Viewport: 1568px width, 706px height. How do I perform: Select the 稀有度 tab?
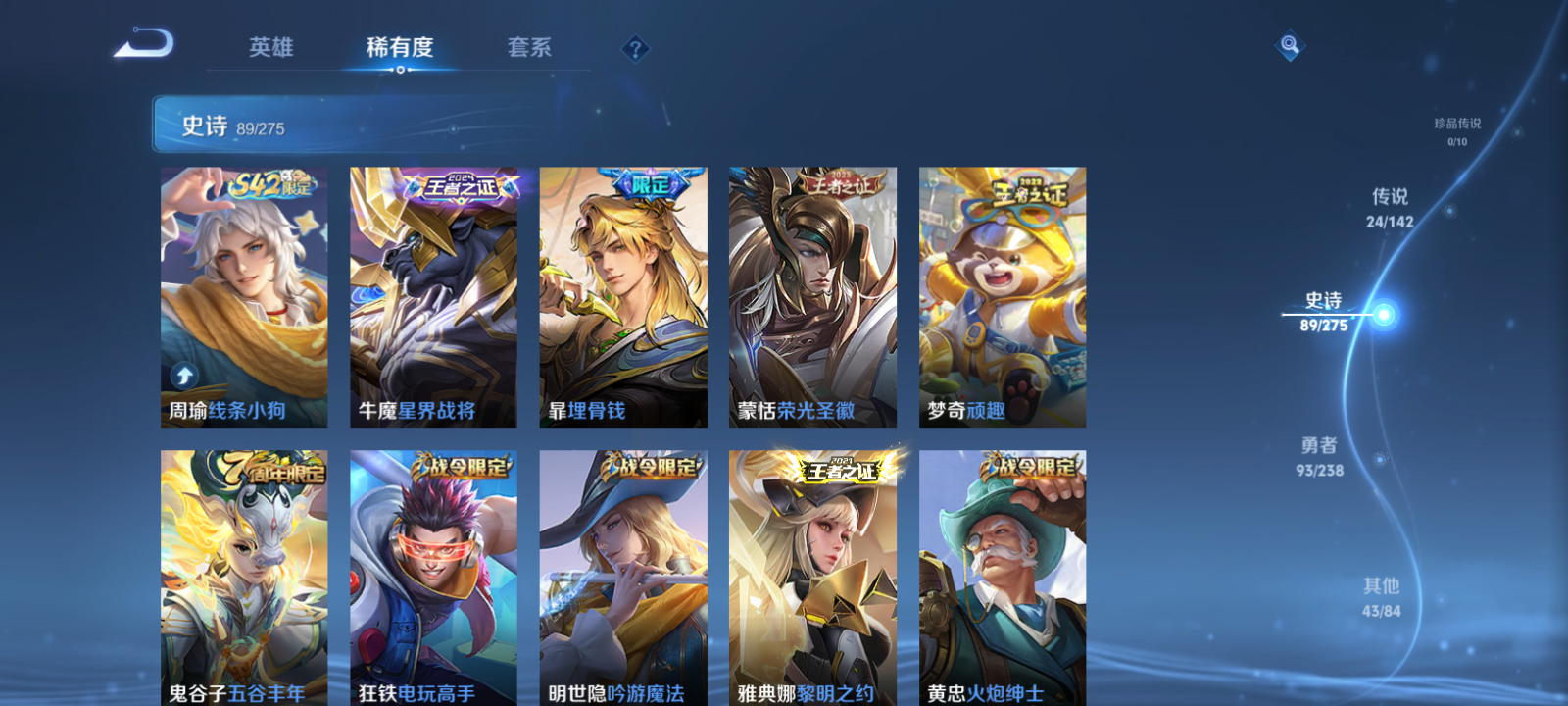click(398, 47)
